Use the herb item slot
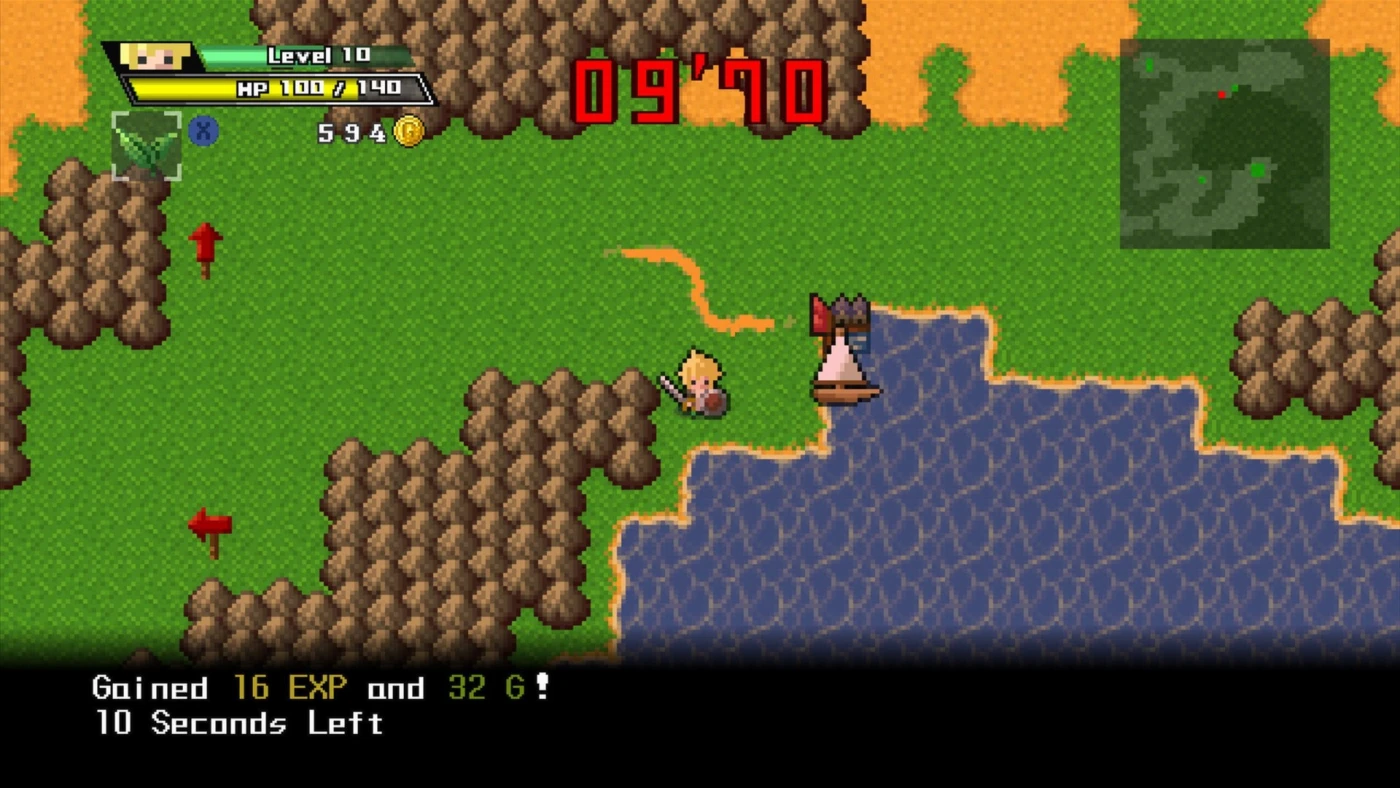Viewport: 1400px width, 788px height. [146, 146]
